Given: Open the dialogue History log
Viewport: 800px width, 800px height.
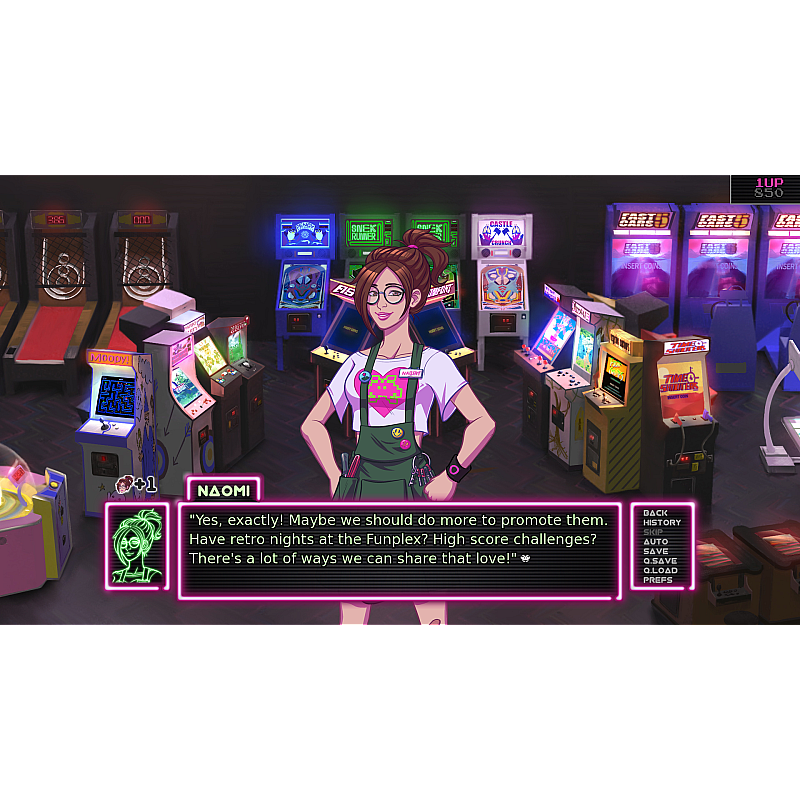Looking at the screenshot, I should pyautogui.click(x=661, y=523).
